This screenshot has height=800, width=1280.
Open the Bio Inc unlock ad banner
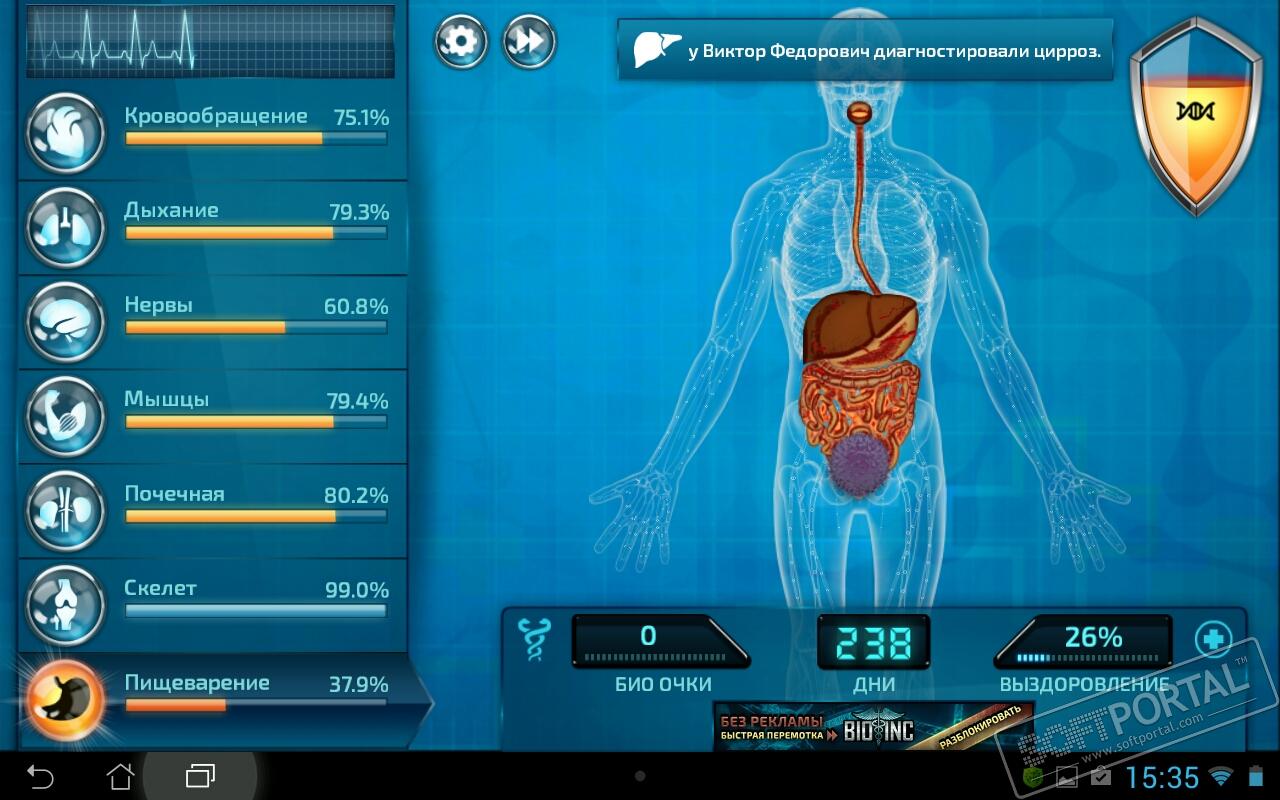pos(872,726)
